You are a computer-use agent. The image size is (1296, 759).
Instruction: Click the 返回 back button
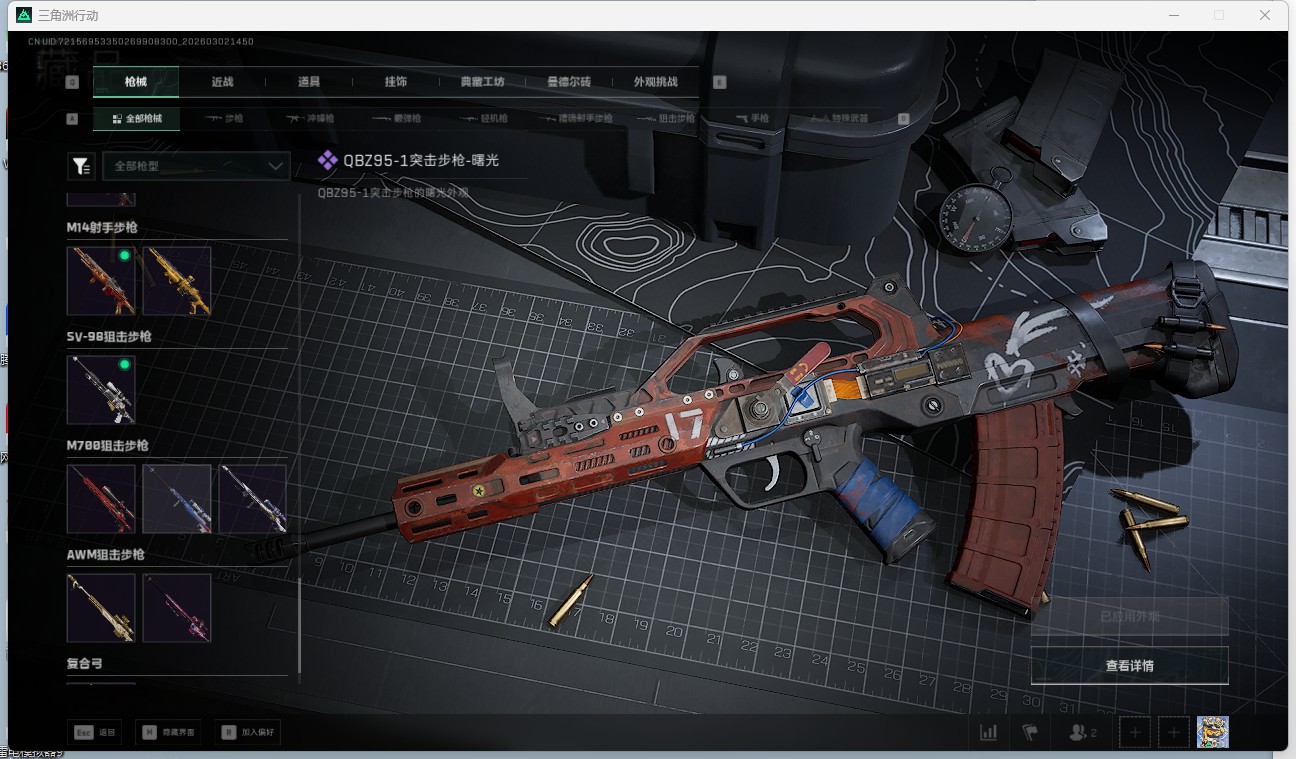95,732
